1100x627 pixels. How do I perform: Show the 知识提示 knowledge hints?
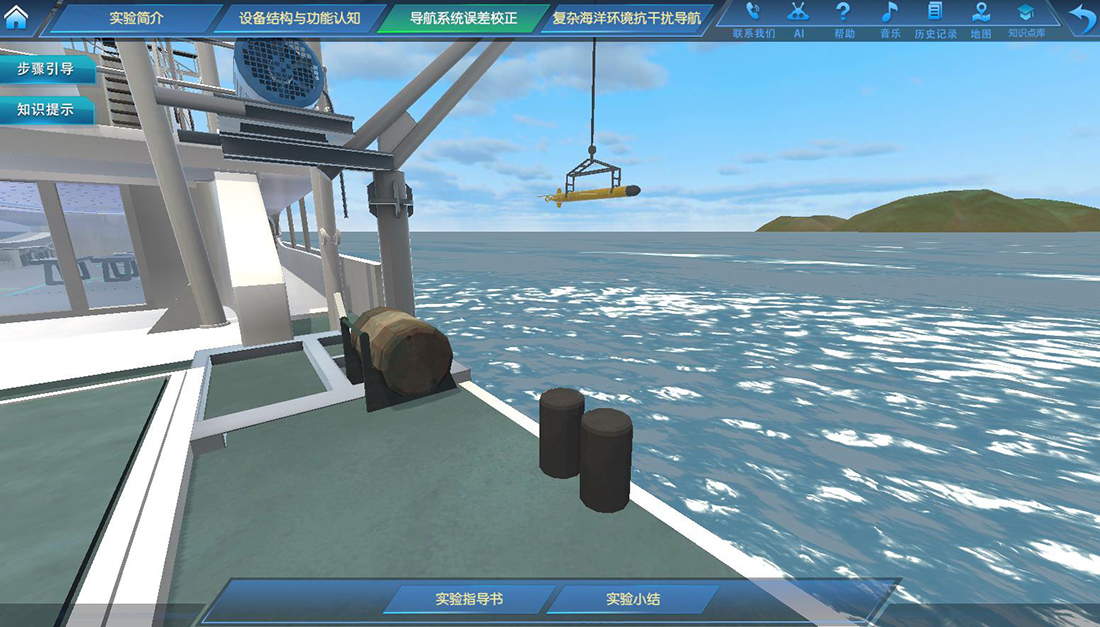(x=46, y=110)
